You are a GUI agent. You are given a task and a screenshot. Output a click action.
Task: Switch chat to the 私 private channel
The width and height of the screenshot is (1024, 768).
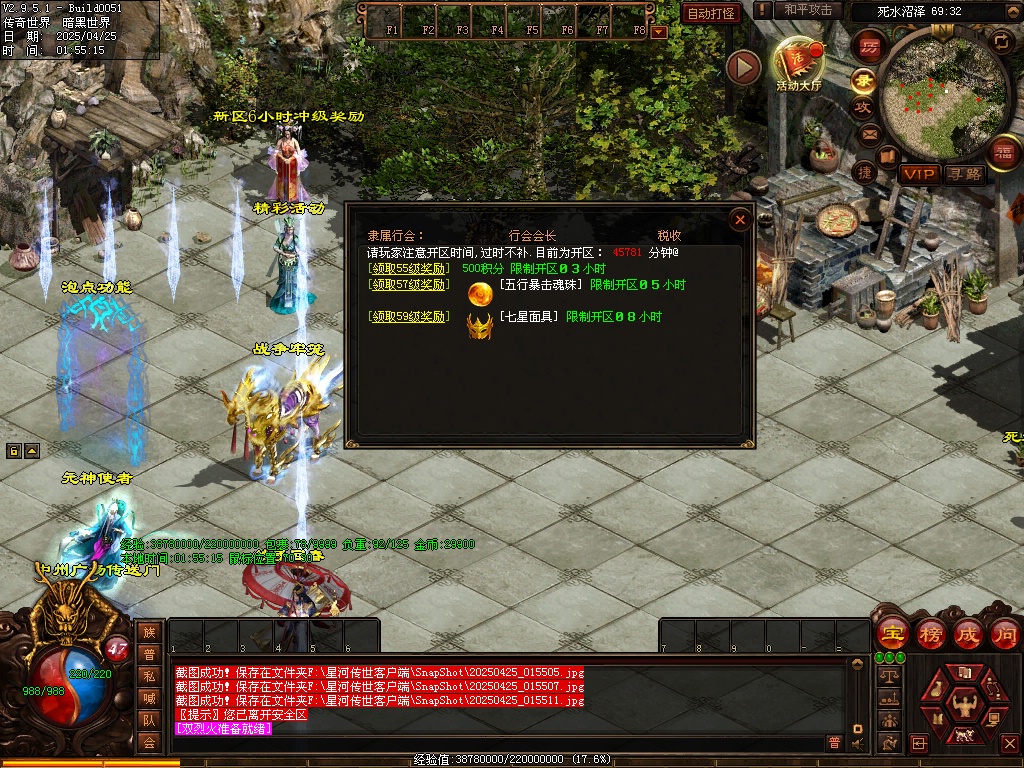pyautogui.click(x=149, y=675)
